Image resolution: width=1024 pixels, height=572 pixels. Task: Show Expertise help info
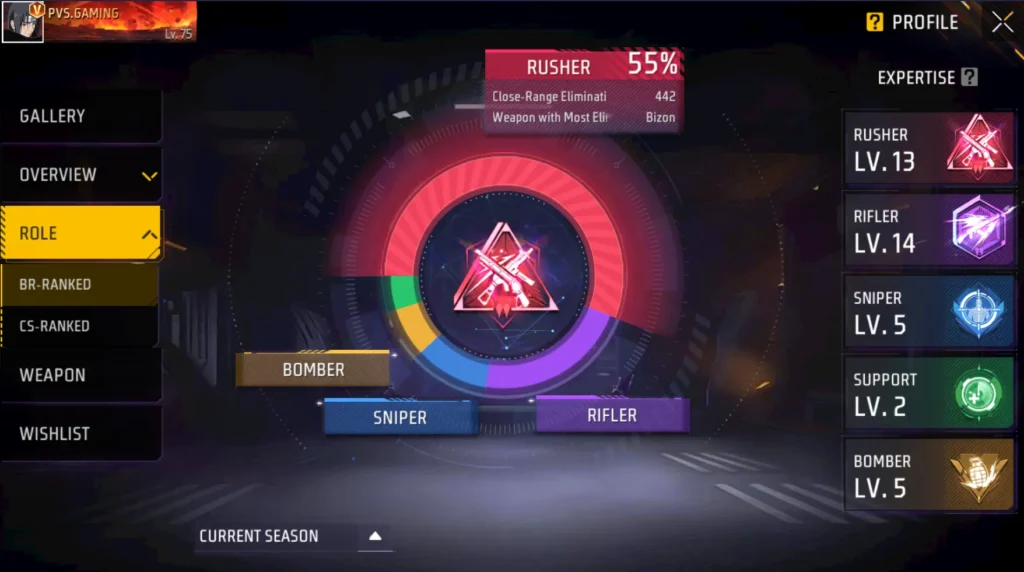[x=968, y=78]
